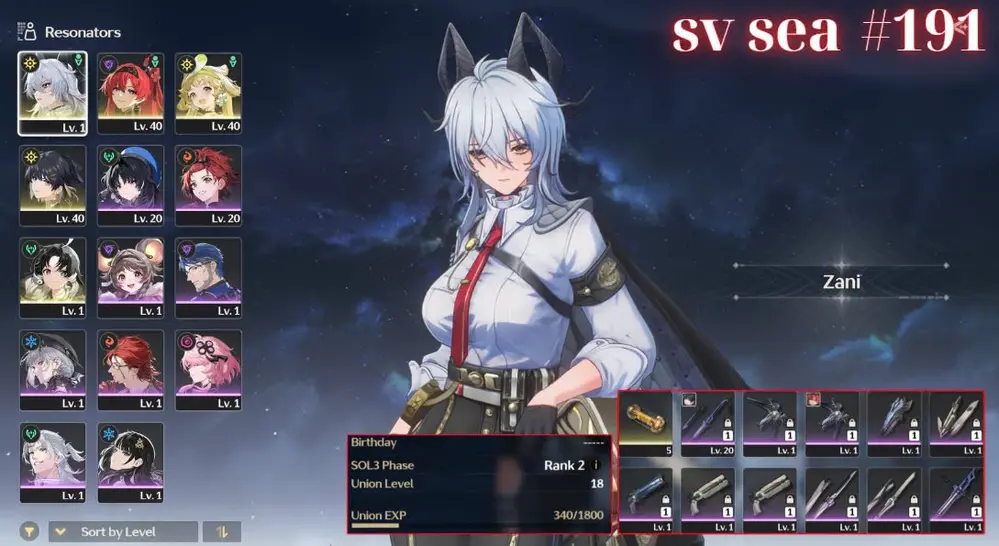
Task: Open the resonator filter funnel
Action: pyautogui.click(x=31, y=532)
